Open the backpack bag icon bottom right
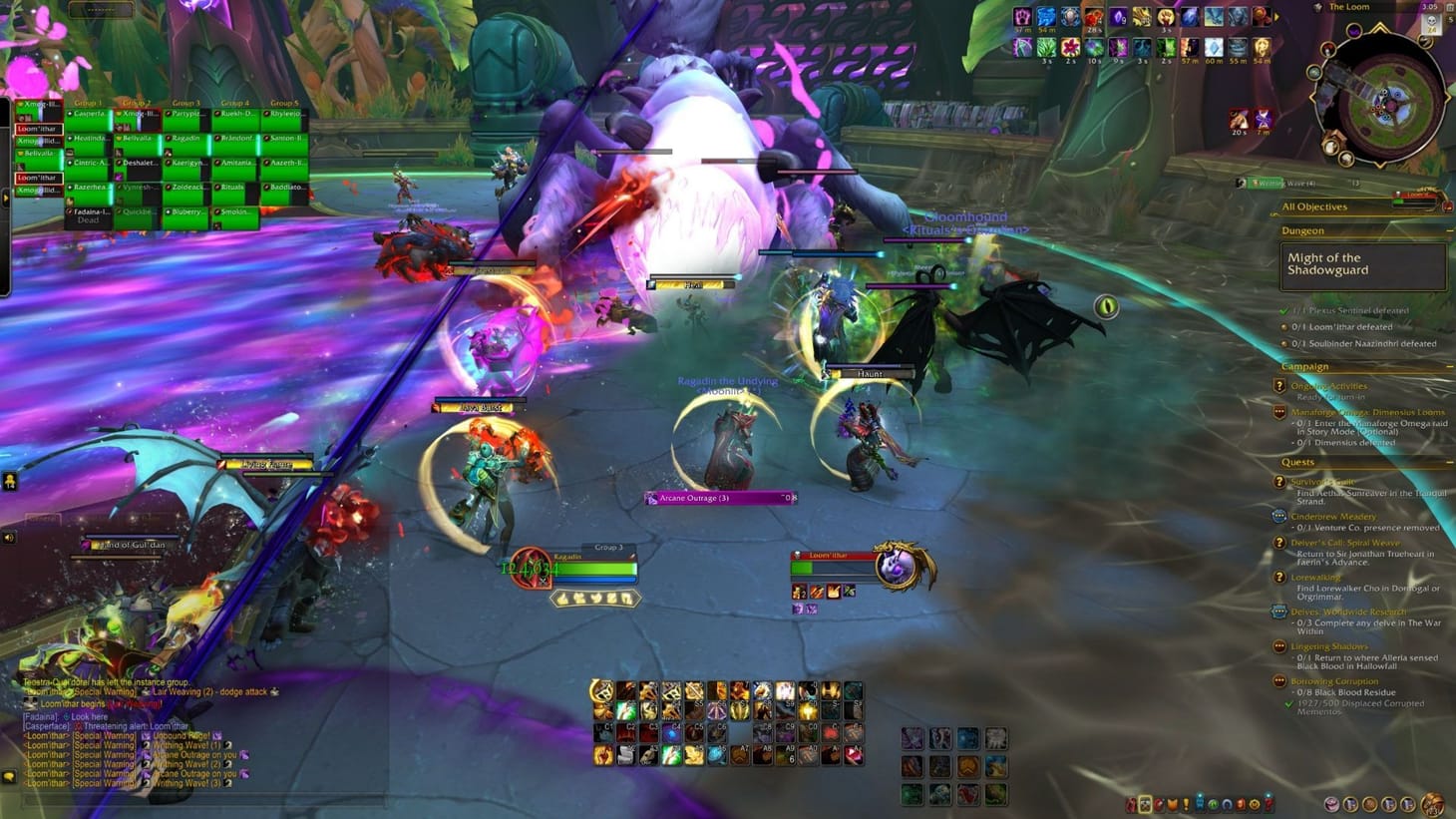 [1433, 804]
